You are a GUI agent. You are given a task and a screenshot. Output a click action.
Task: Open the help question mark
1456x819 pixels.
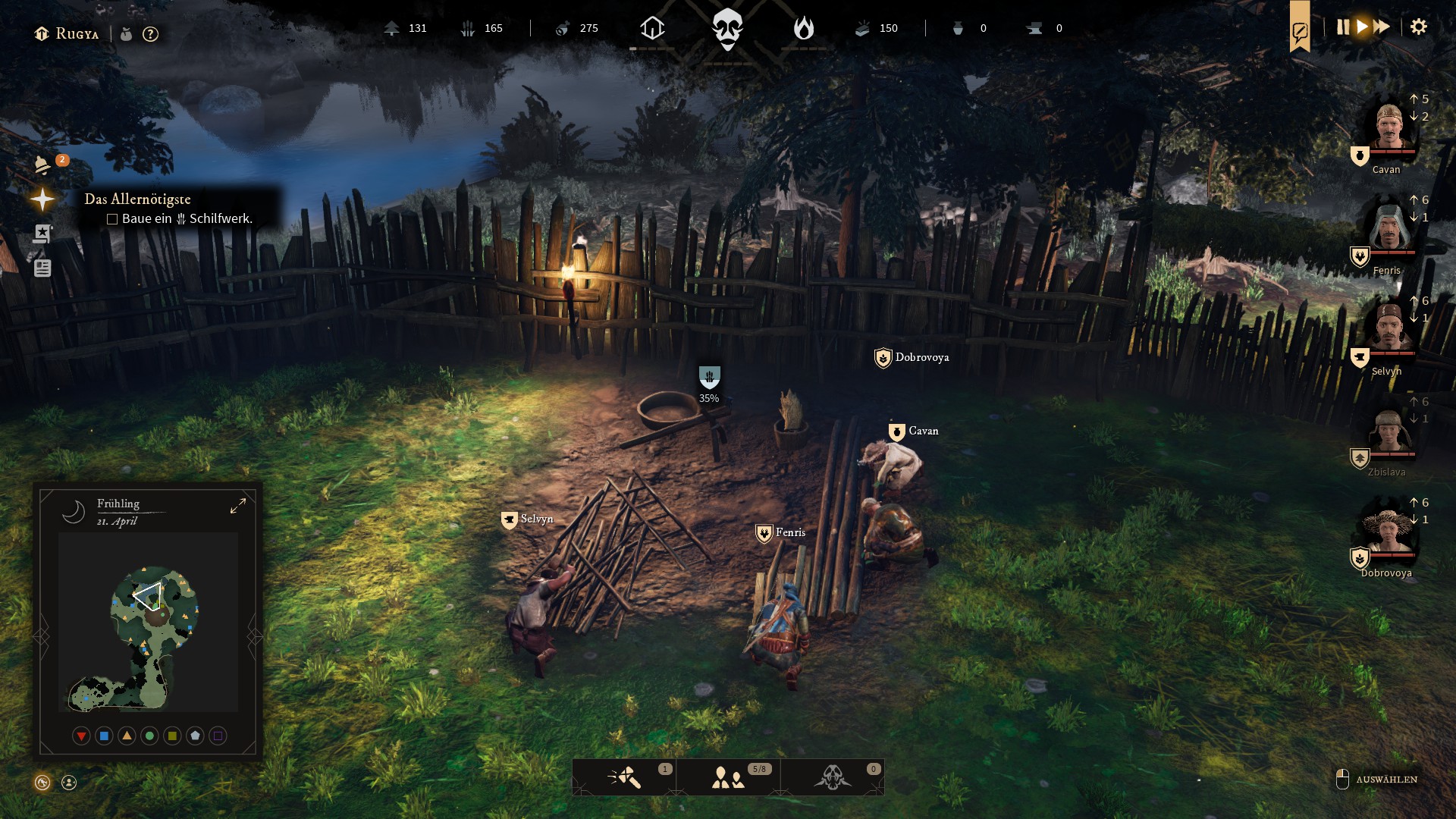[x=150, y=34]
